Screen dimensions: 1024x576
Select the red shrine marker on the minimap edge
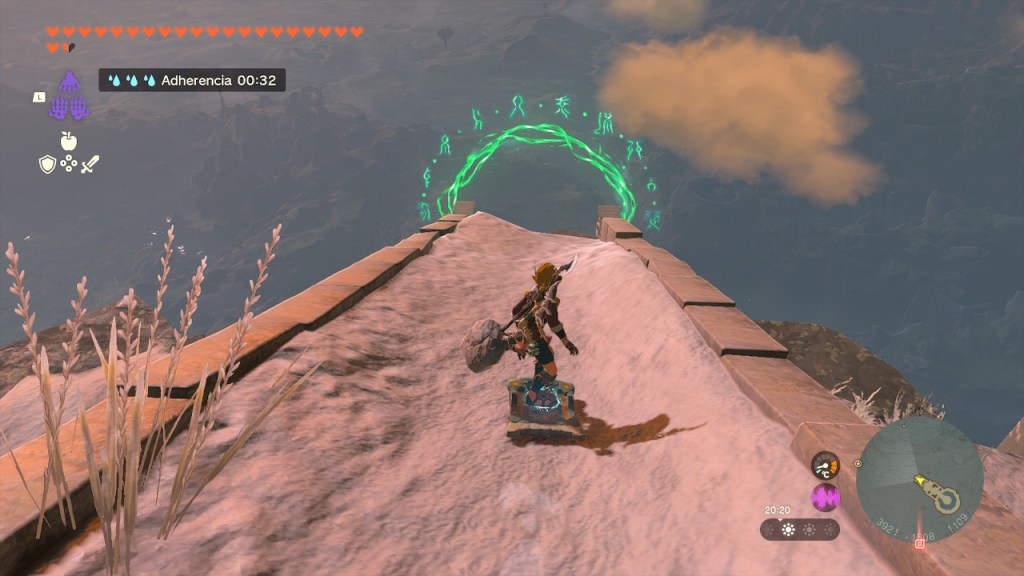pos(919,543)
